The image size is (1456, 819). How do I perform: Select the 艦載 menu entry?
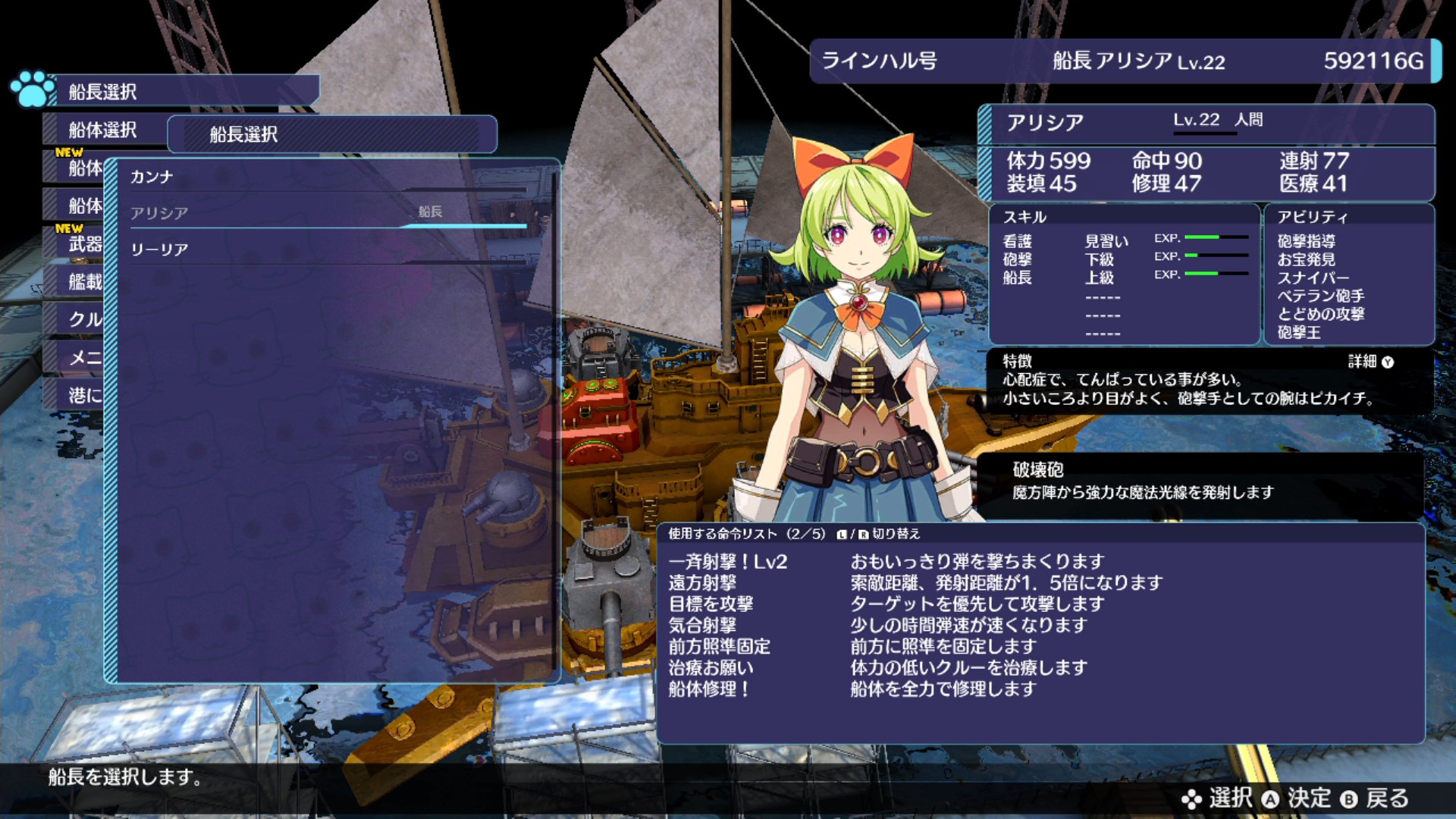pos(83,282)
